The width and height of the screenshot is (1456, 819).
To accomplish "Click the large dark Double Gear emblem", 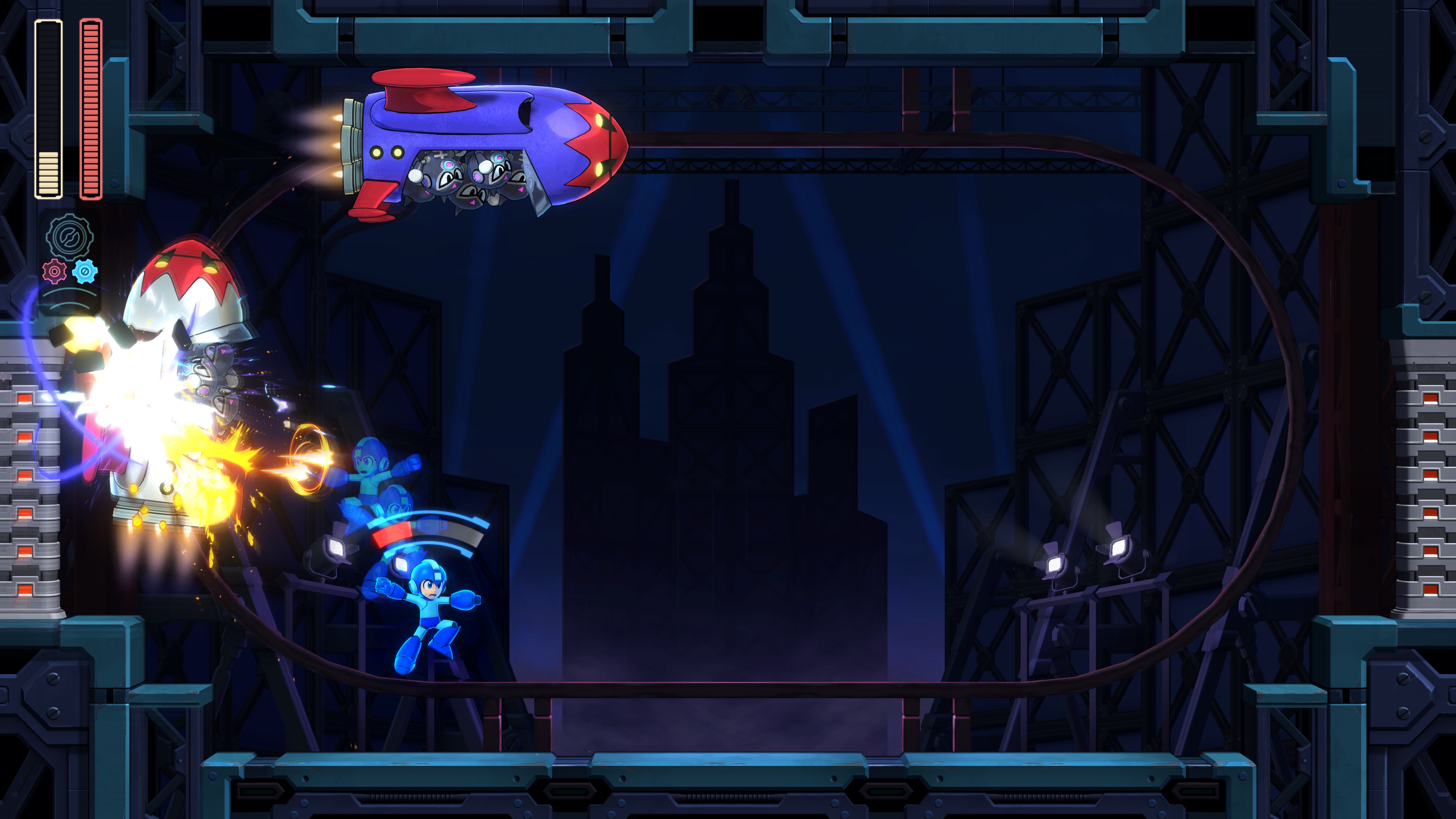I will click(69, 236).
